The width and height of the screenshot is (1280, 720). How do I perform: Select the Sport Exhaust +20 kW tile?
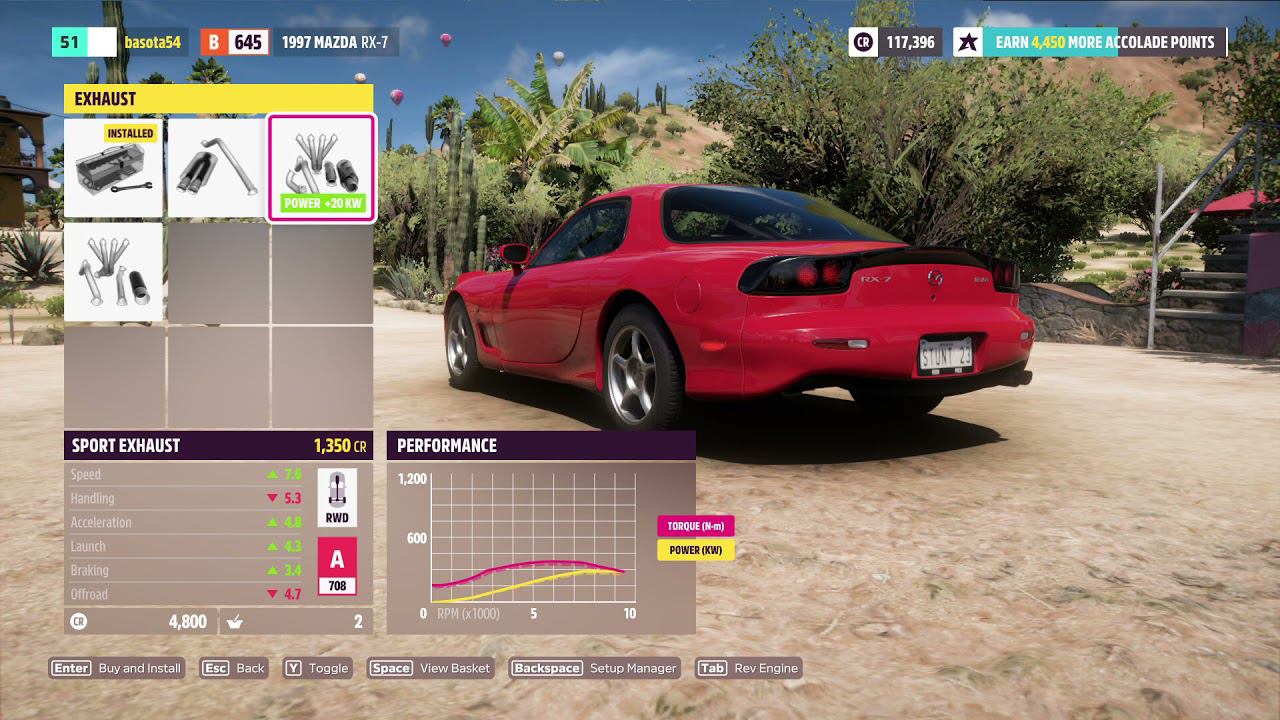coord(321,168)
